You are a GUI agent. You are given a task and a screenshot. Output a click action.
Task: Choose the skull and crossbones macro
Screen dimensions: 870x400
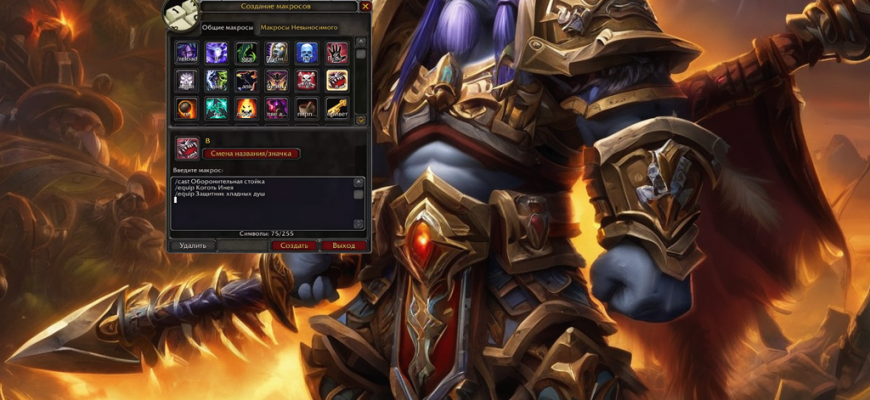tap(307, 80)
